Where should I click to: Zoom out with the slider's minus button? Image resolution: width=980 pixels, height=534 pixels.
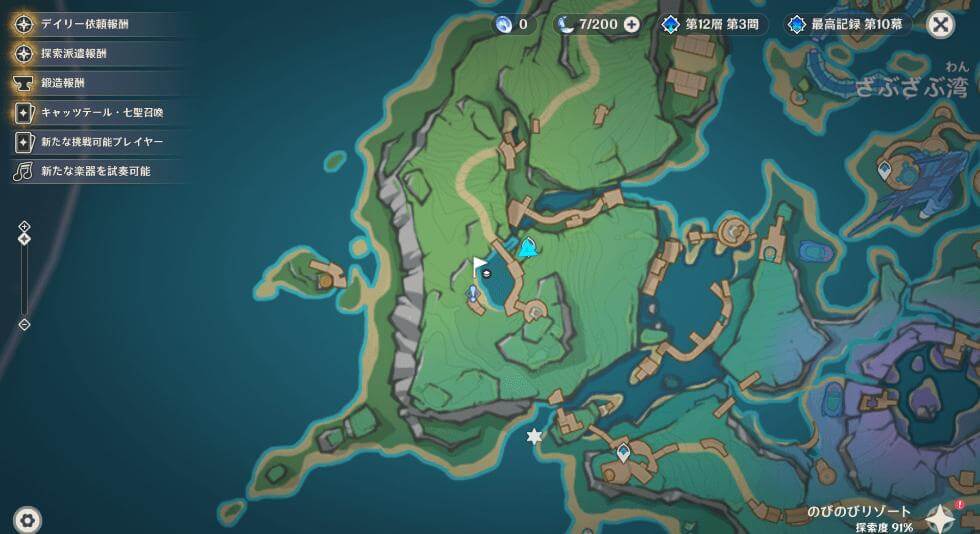[x=24, y=324]
